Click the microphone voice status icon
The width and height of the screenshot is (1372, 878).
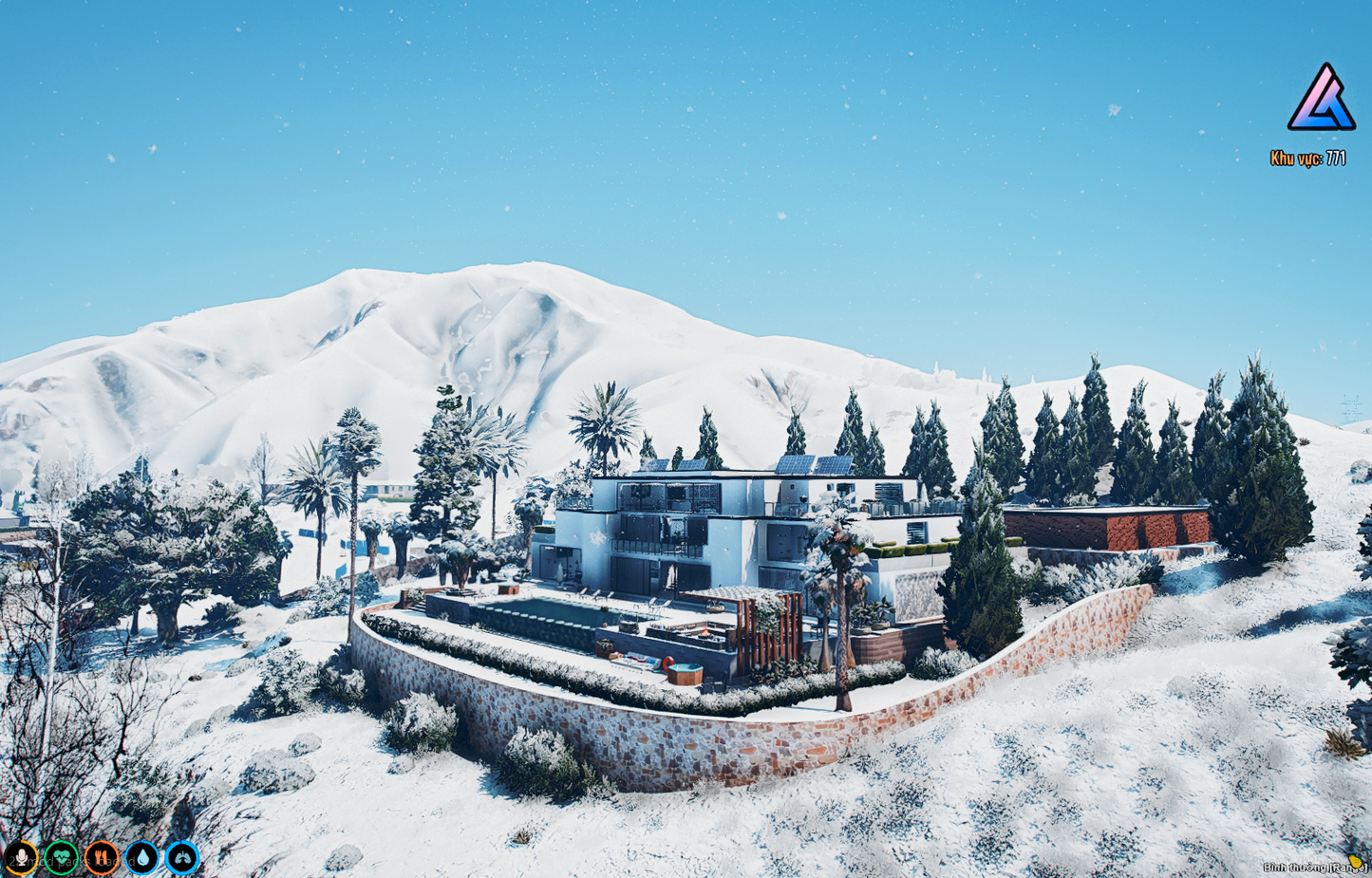(21, 858)
